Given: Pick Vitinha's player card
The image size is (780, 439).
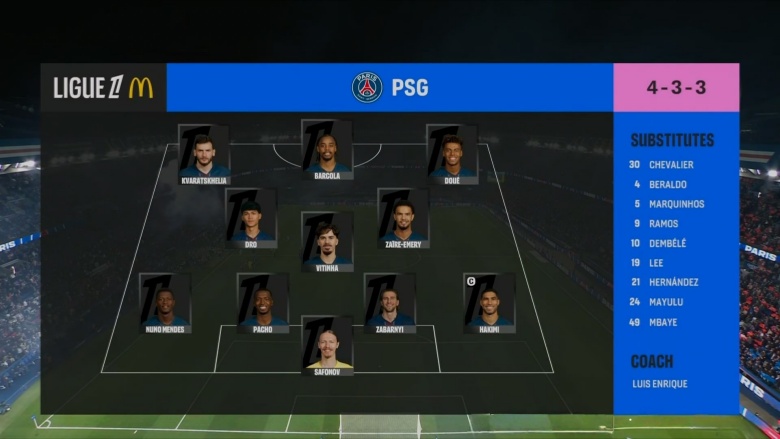Looking at the screenshot, I should point(327,242).
